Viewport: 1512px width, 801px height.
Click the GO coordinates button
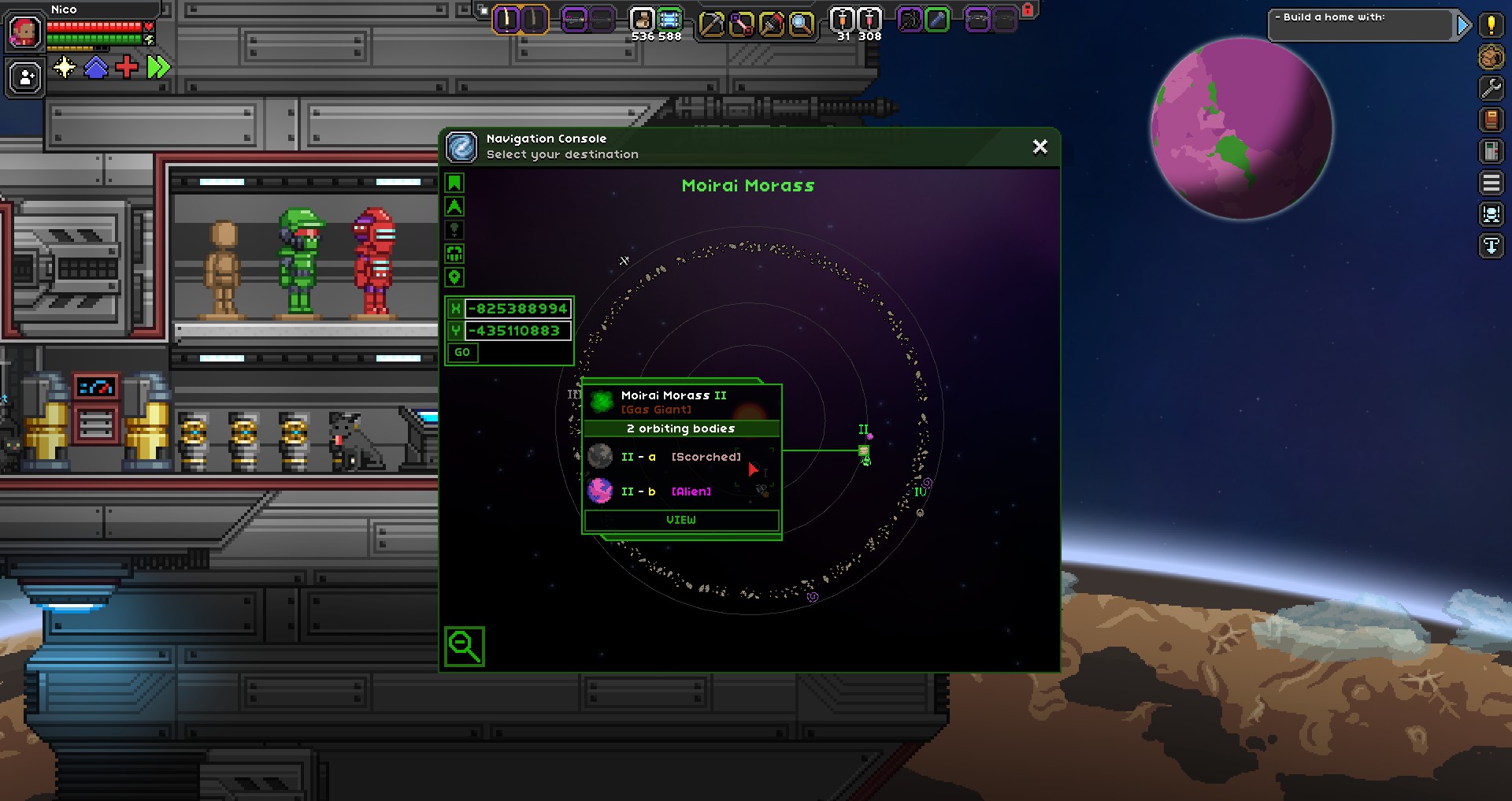click(x=462, y=353)
